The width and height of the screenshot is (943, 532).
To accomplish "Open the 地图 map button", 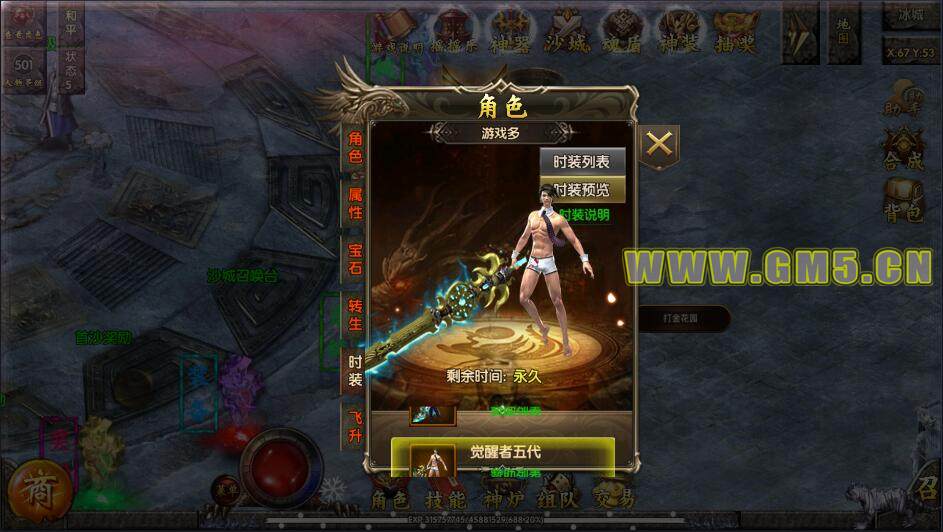I will pos(844,37).
